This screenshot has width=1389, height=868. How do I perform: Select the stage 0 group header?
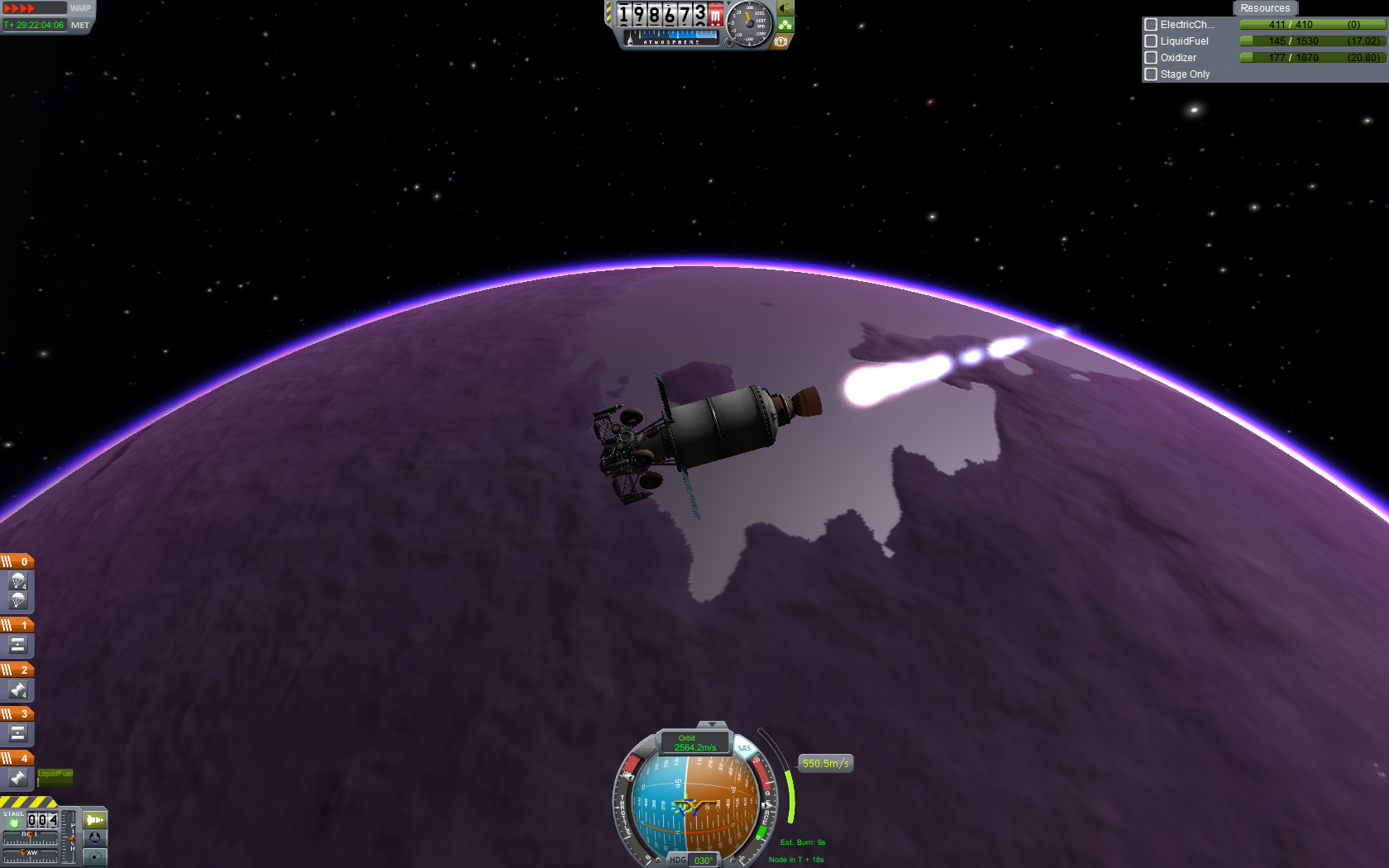17,561
